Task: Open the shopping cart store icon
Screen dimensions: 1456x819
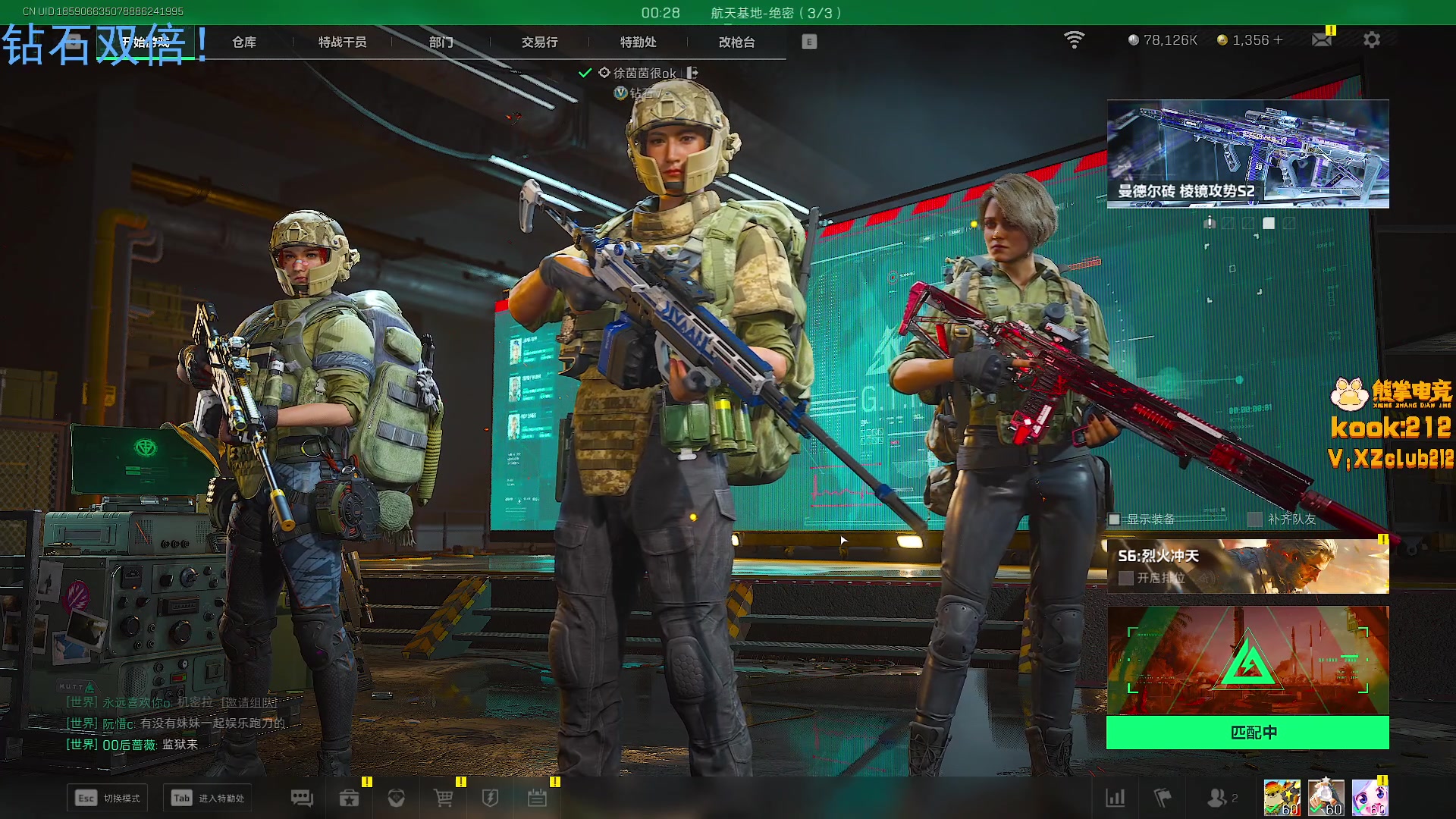Action: [443, 798]
